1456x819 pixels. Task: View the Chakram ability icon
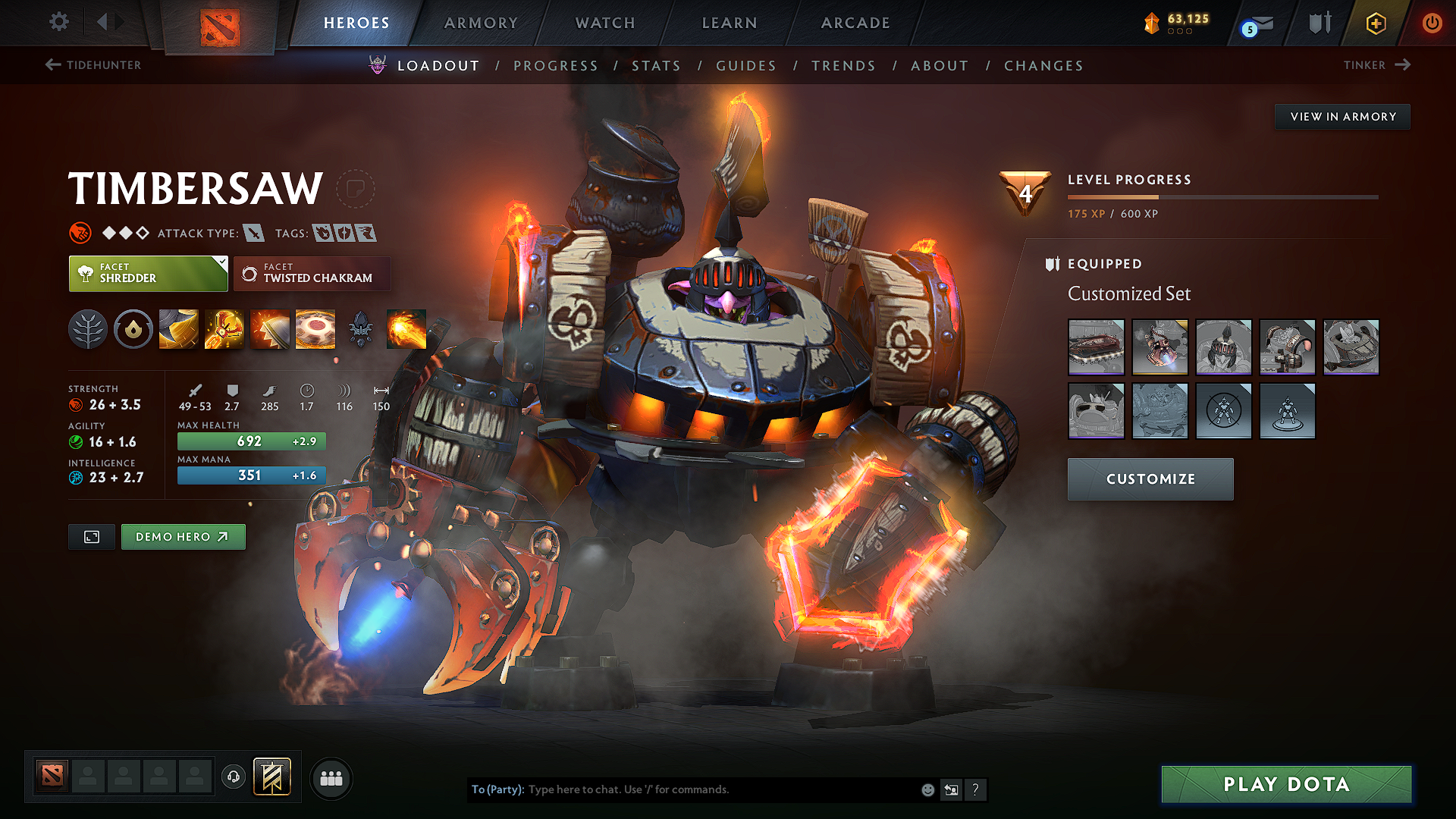pos(315,328)
